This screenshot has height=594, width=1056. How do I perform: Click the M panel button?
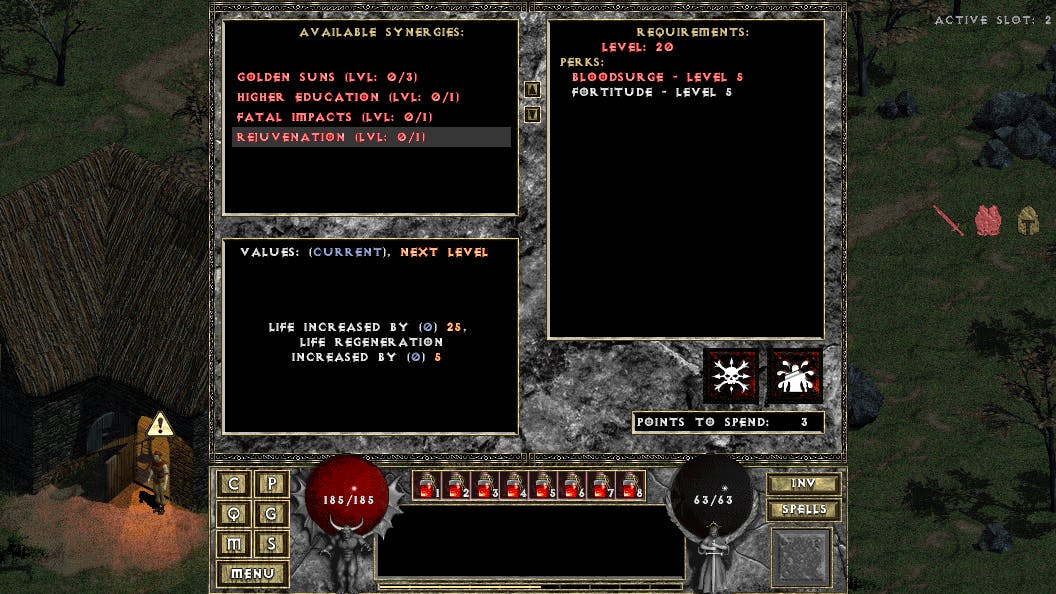pyautogui.click(x=234, y=544)
